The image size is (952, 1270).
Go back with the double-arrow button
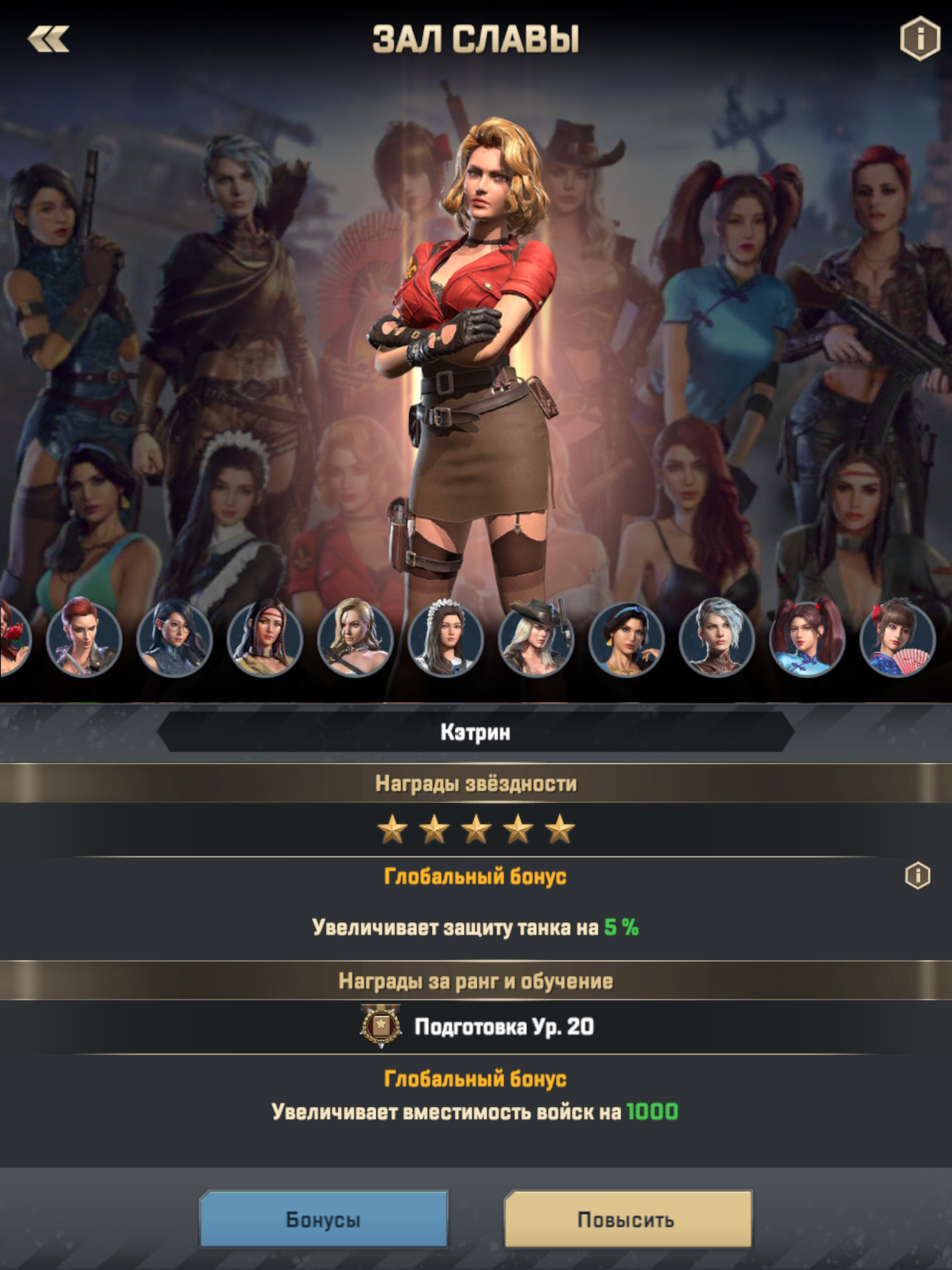(x=48, y=40)
